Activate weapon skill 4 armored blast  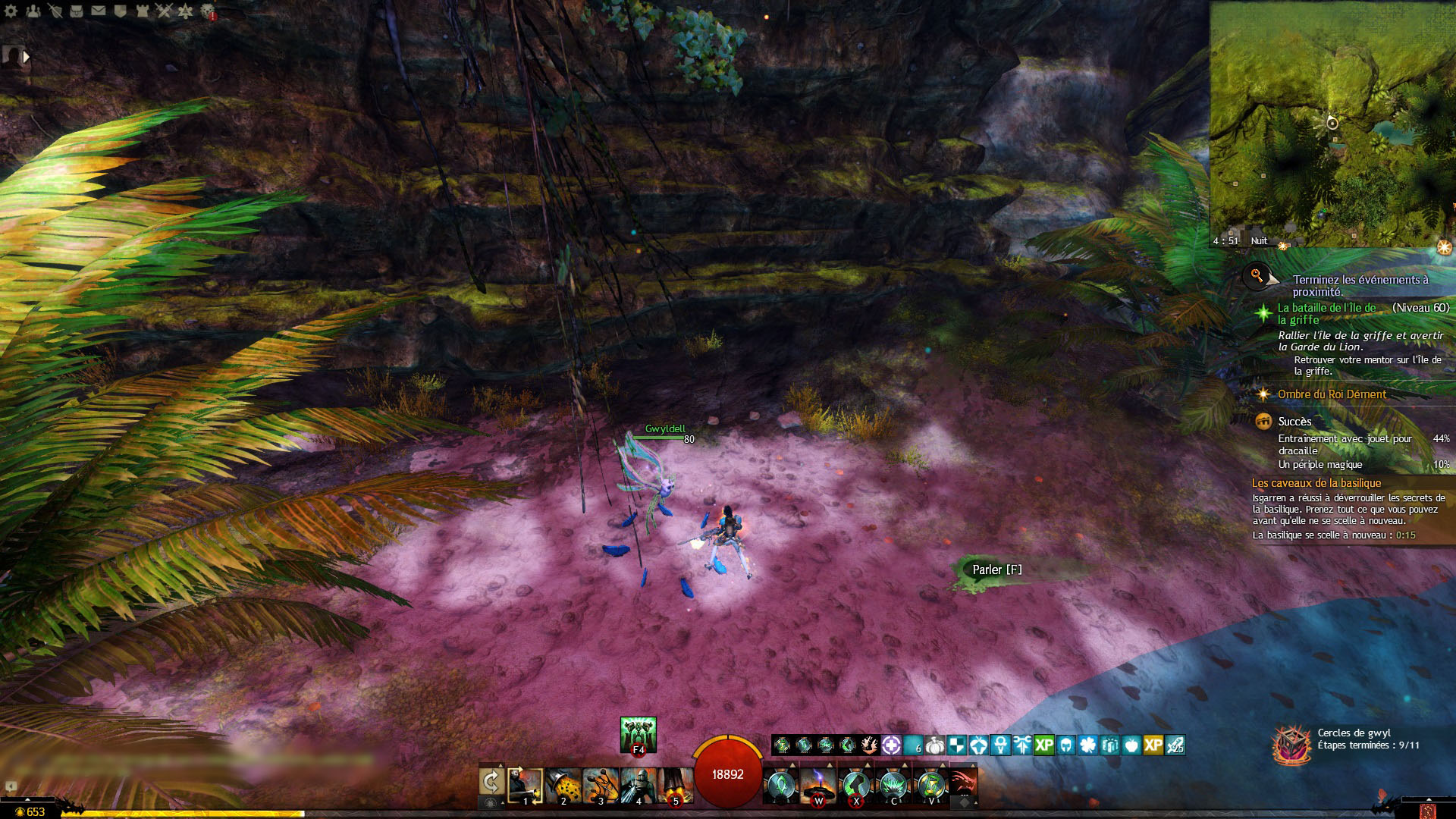coord(639,785)
